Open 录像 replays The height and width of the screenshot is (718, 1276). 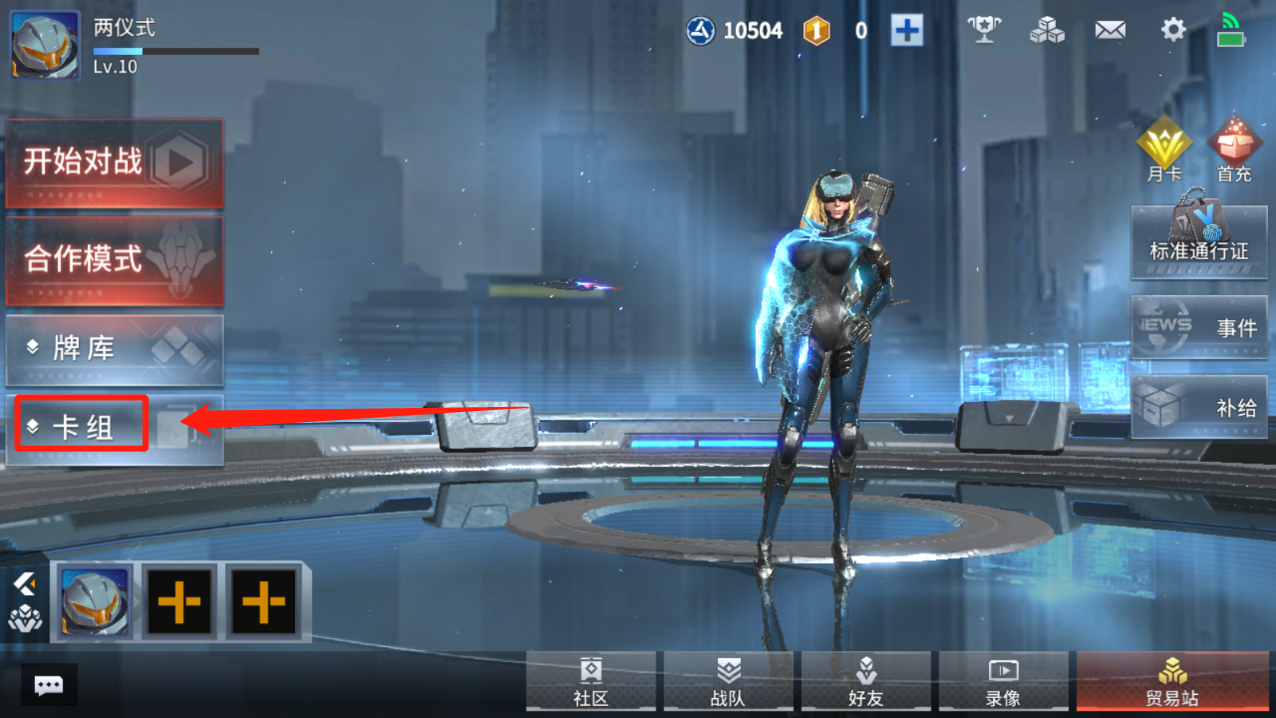(1003, 683)
